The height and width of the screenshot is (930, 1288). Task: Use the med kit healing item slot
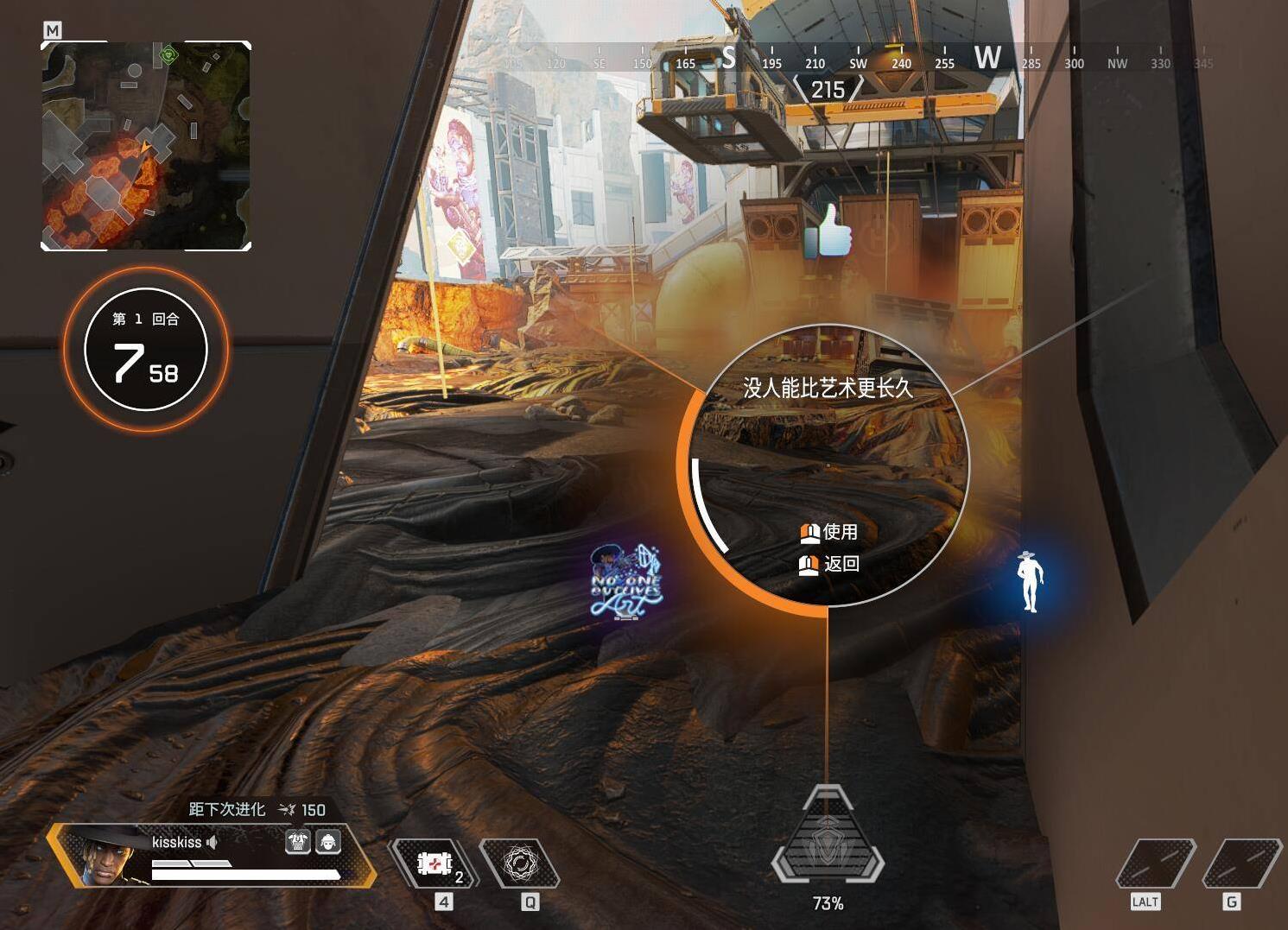[x=435, y=863]
